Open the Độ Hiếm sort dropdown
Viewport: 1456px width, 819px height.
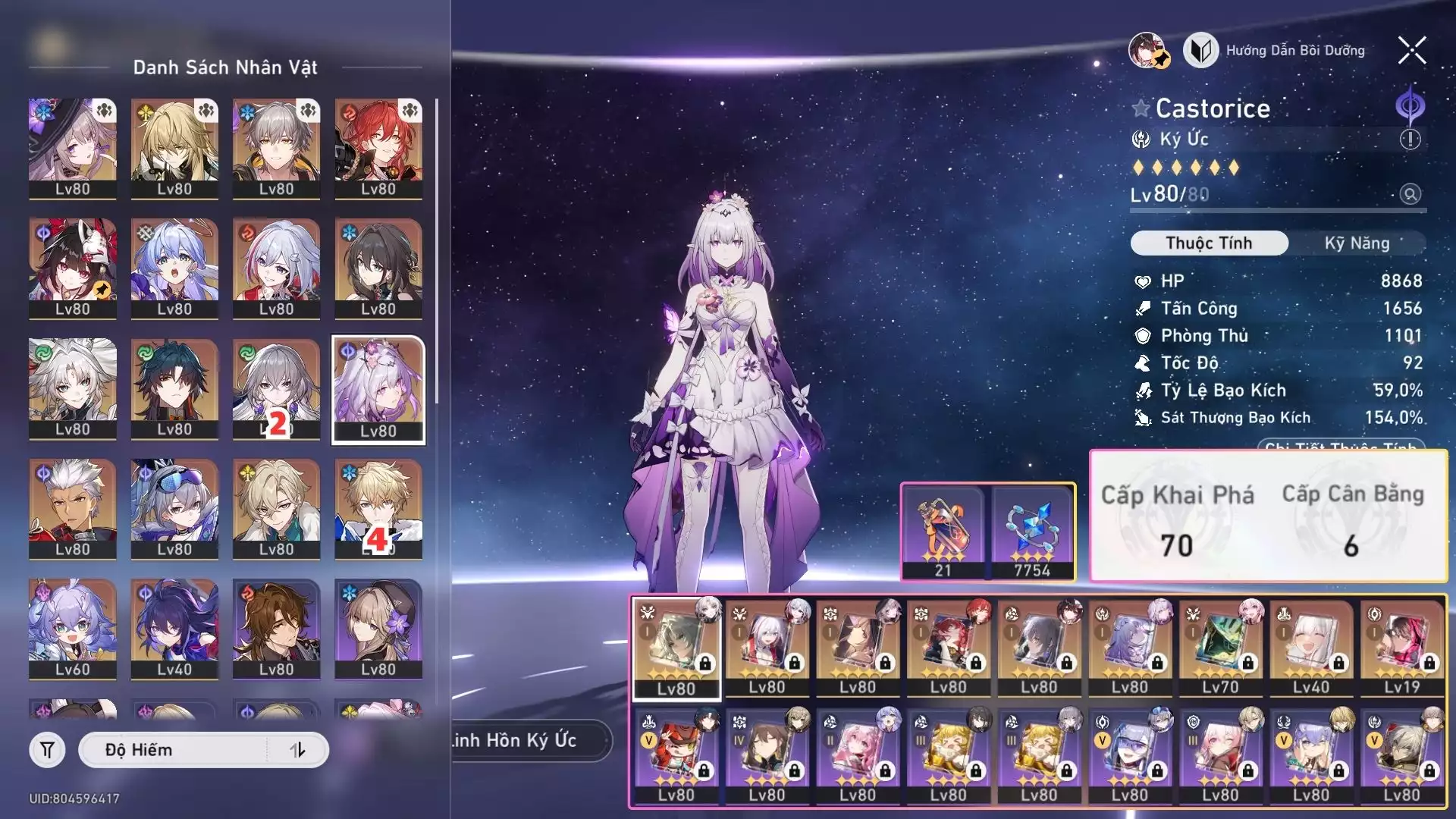coord(173,750)
